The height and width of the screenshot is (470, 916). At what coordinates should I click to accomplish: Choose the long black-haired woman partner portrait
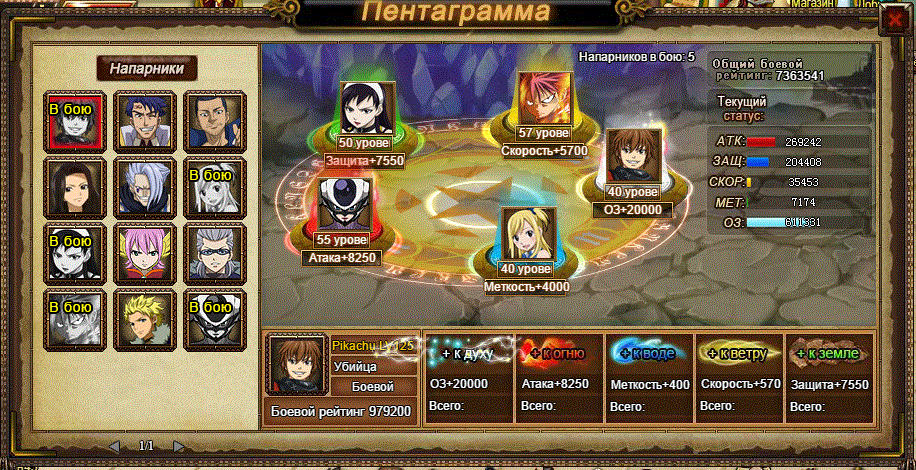70,185
